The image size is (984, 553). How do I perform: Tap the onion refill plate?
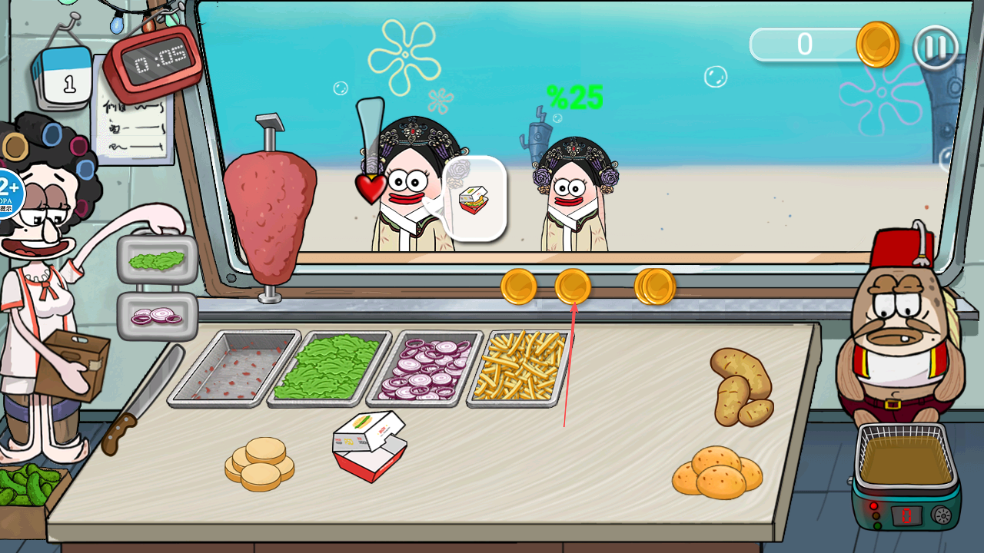[157, 316]
